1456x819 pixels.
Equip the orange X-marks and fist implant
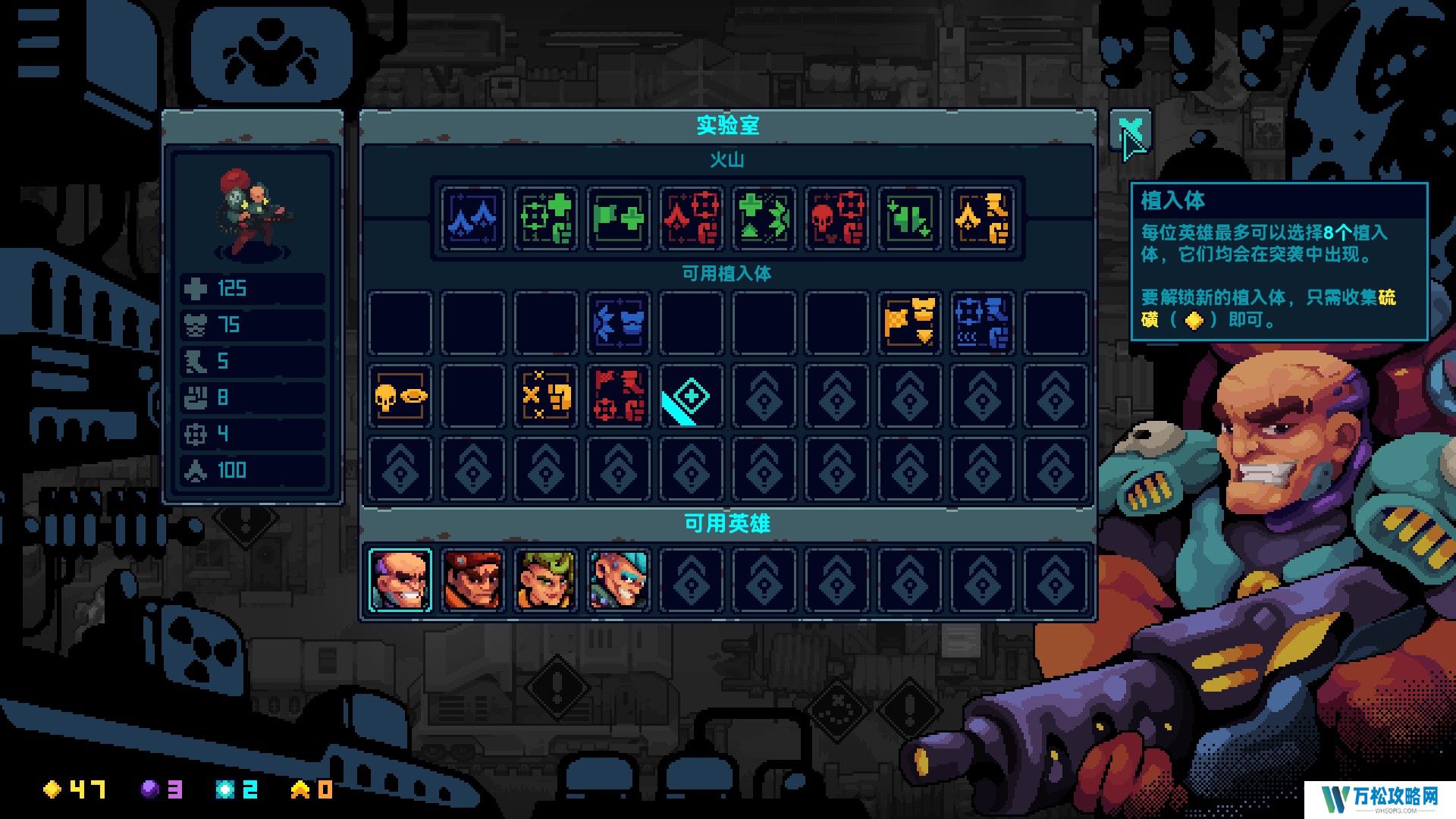(x=546, y=396)
